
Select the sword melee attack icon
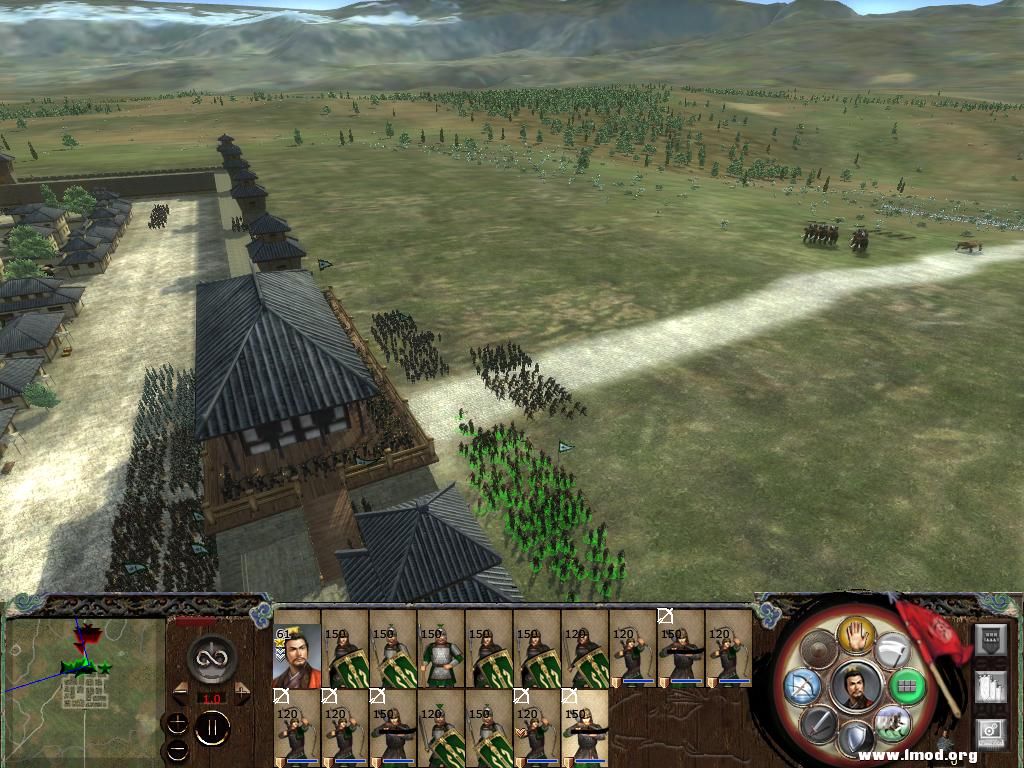pos(816,720)
